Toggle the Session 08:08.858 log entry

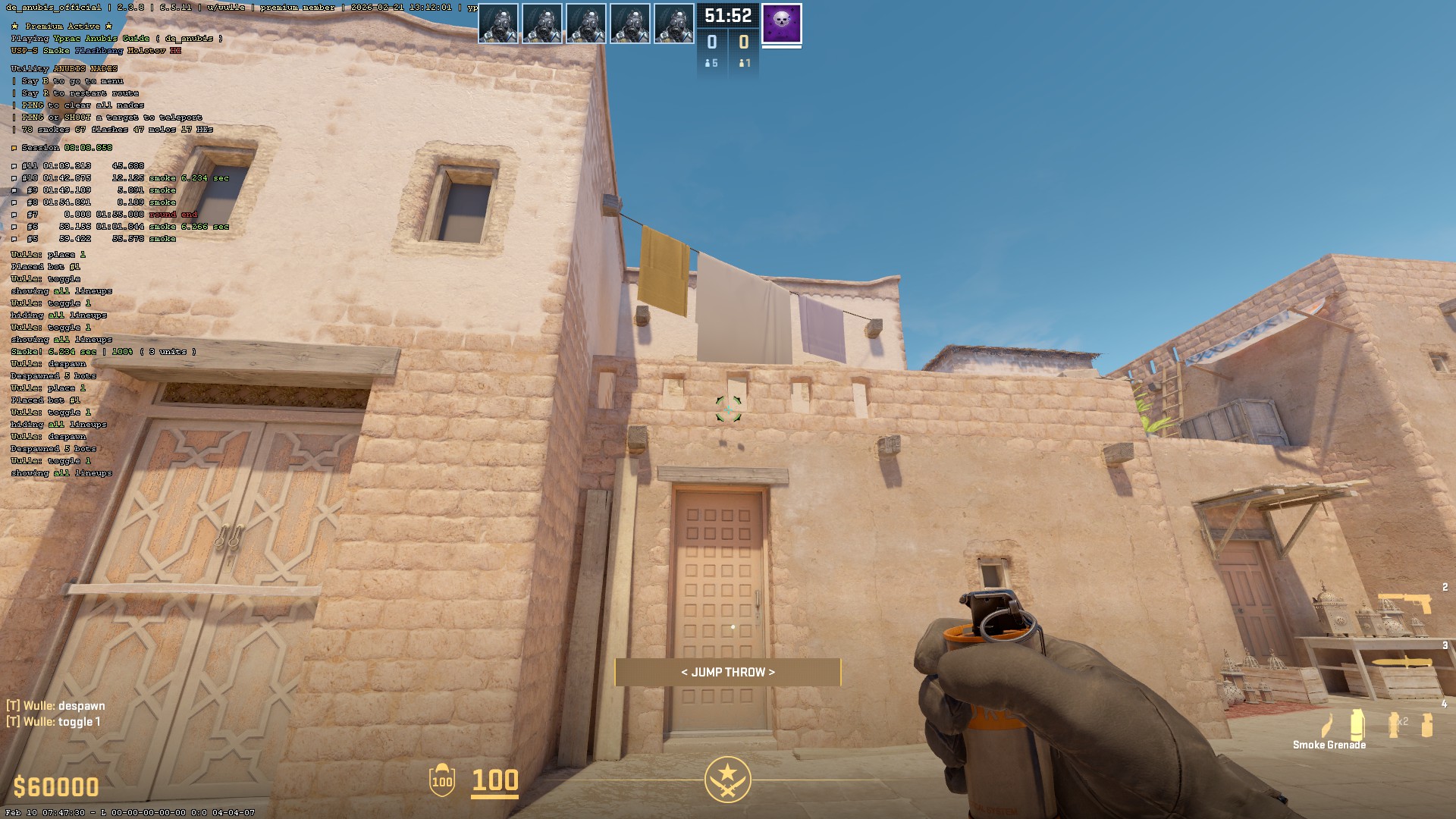59,148
